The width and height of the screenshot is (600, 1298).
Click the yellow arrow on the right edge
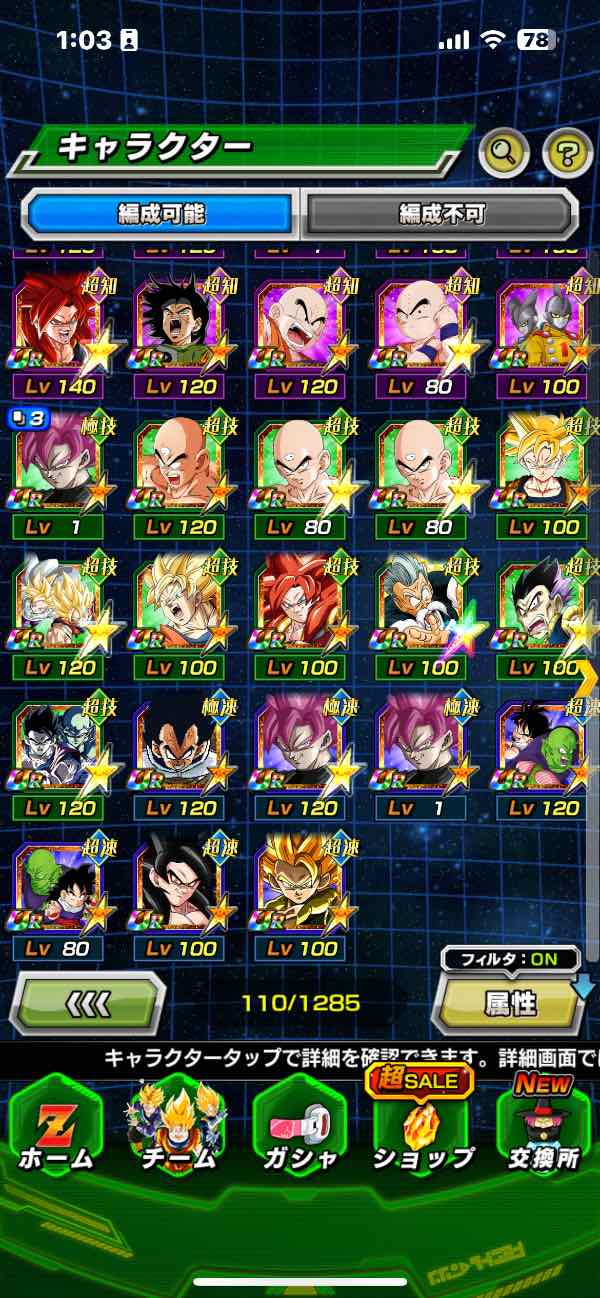point(588,678)
